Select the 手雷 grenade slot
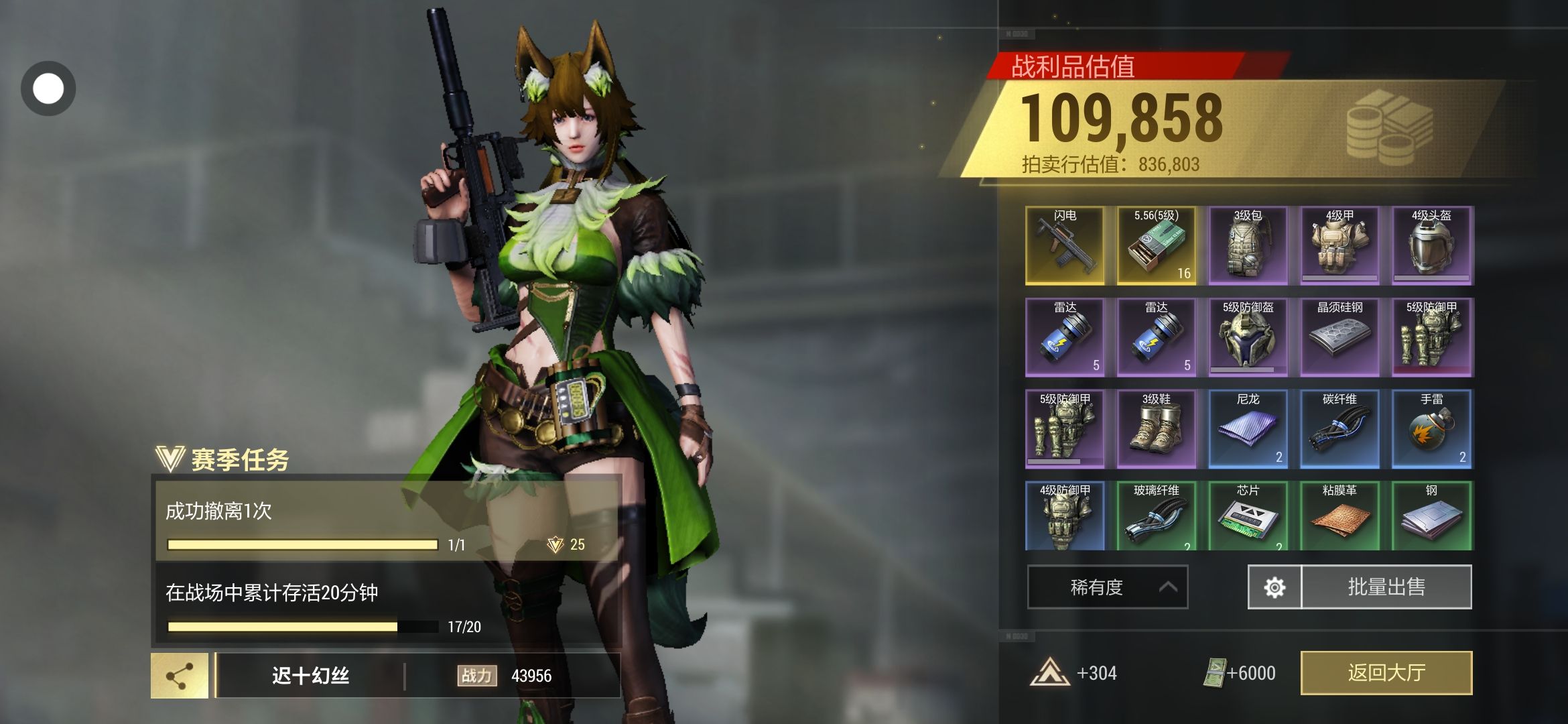1568x724 pixels. pos(1431,428)
